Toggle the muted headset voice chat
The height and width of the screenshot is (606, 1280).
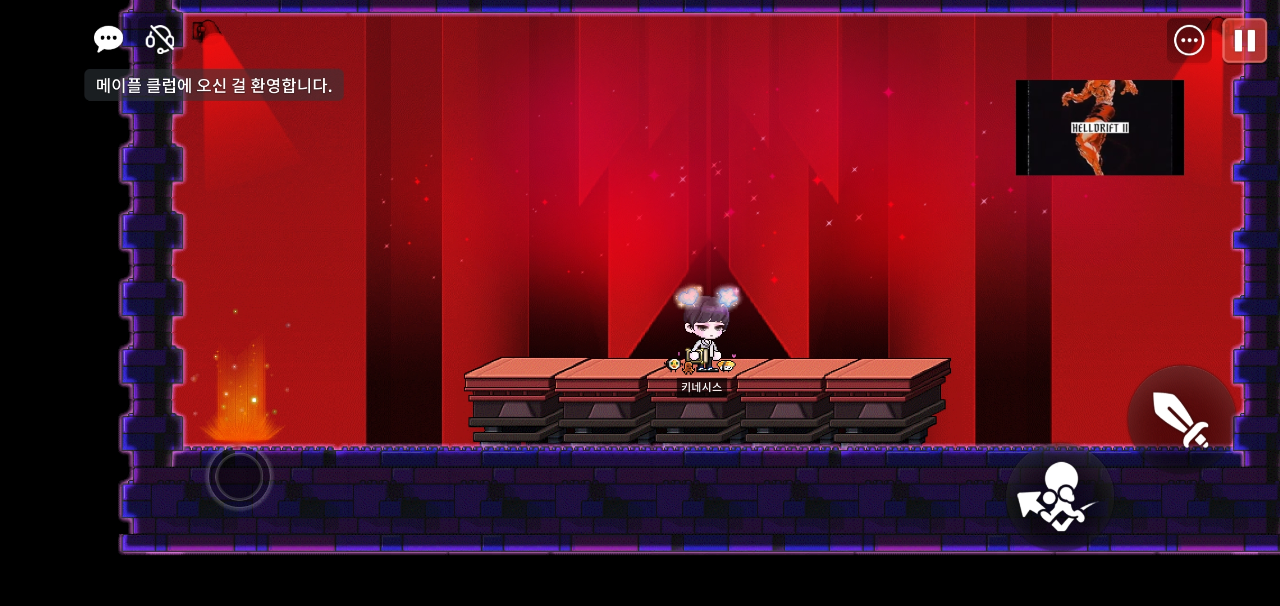160,39
